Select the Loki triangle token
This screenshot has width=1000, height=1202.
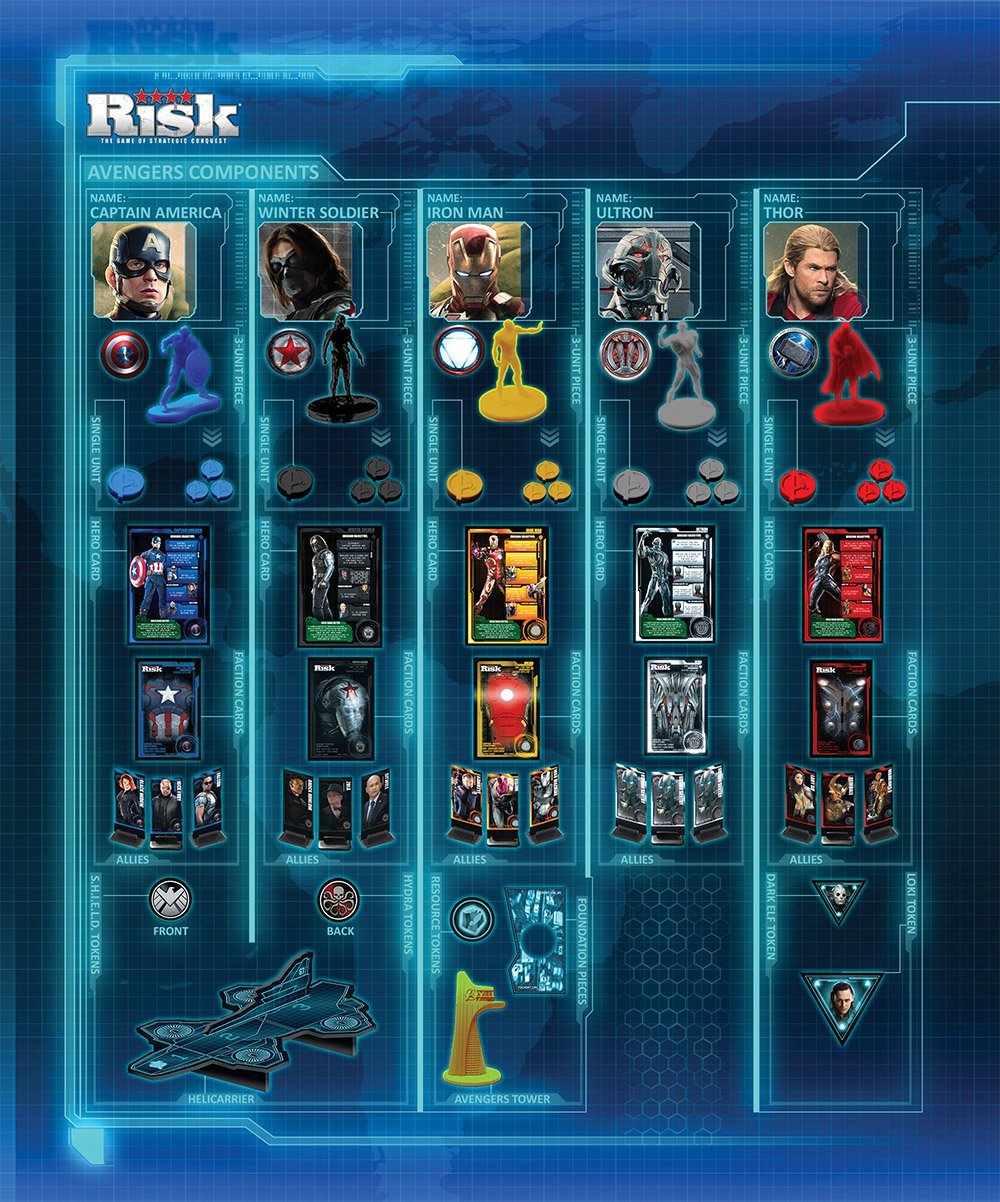[x=841, y=1007]
